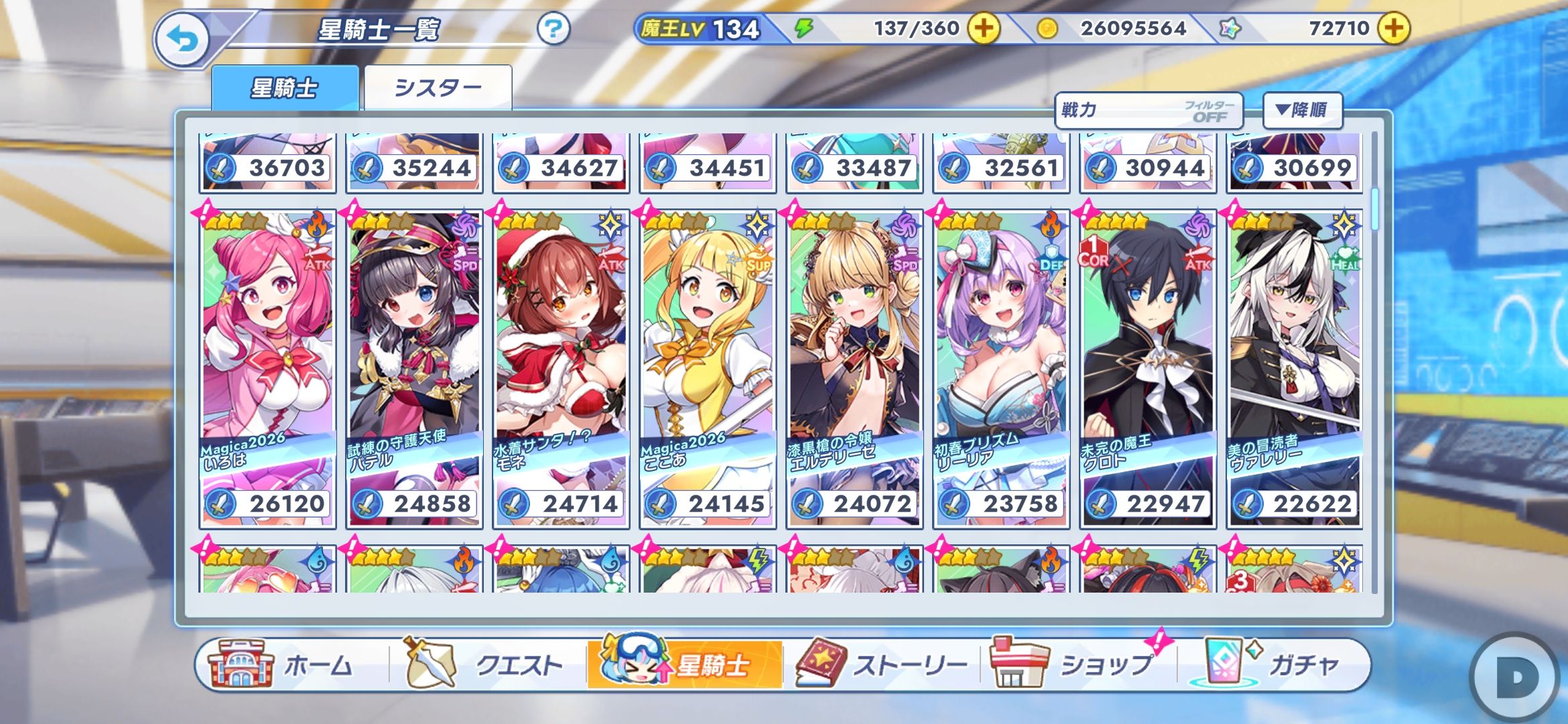Go back using the blue arrow button

coord(182,40)
